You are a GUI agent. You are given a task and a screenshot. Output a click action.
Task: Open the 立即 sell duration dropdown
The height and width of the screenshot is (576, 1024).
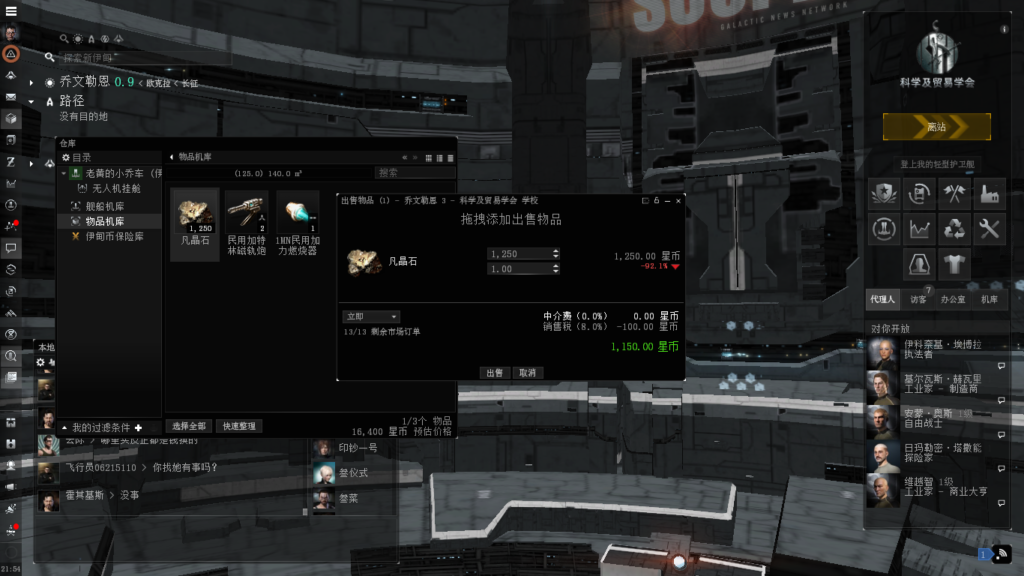[371, 316]
